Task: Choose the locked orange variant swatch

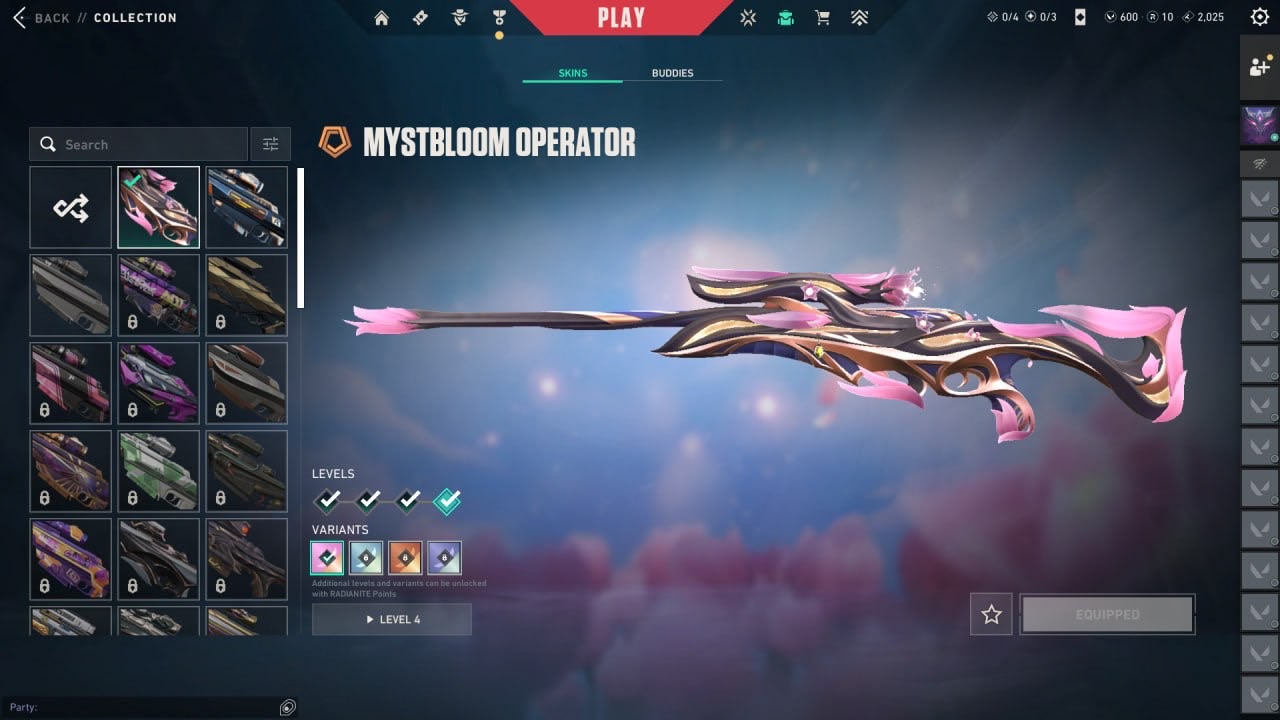Action: click(405, 557)
